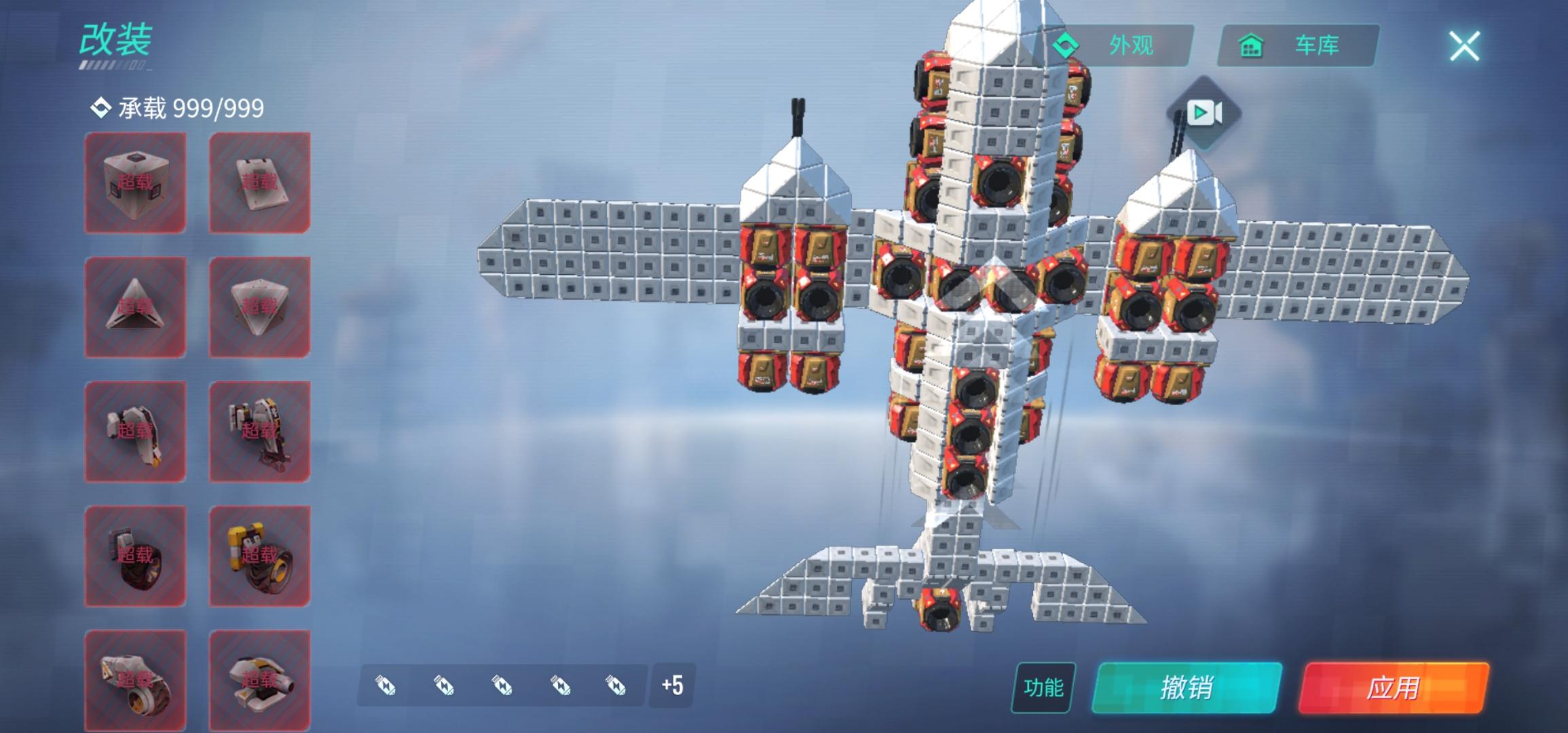The width and height of the screenshot is (1568, 733).
Task: Select the mechanical arm part
Action: click(x=136, y=430)
